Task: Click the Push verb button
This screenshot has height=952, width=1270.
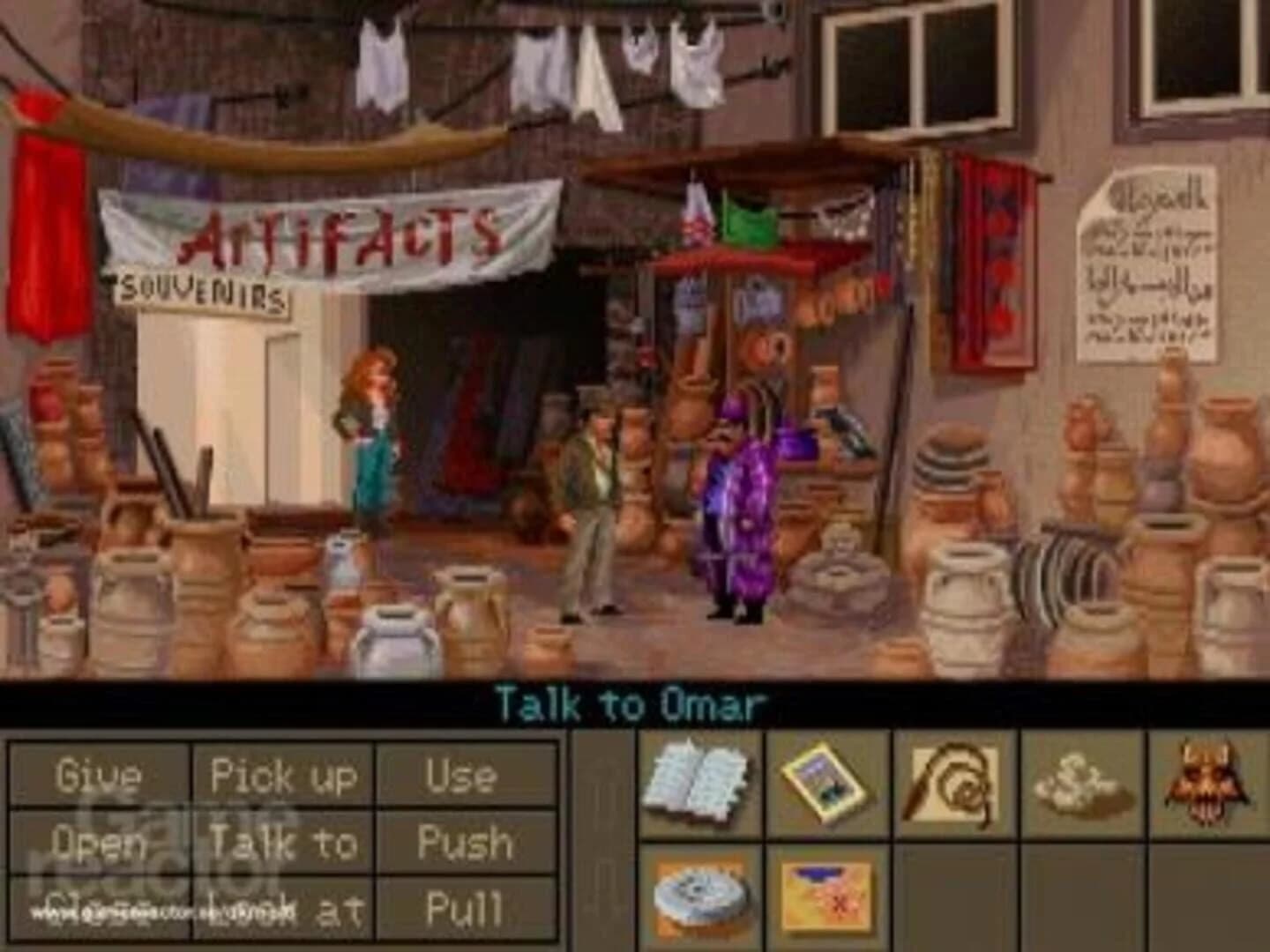Action: pyautogui.click(x=460, y=844)
